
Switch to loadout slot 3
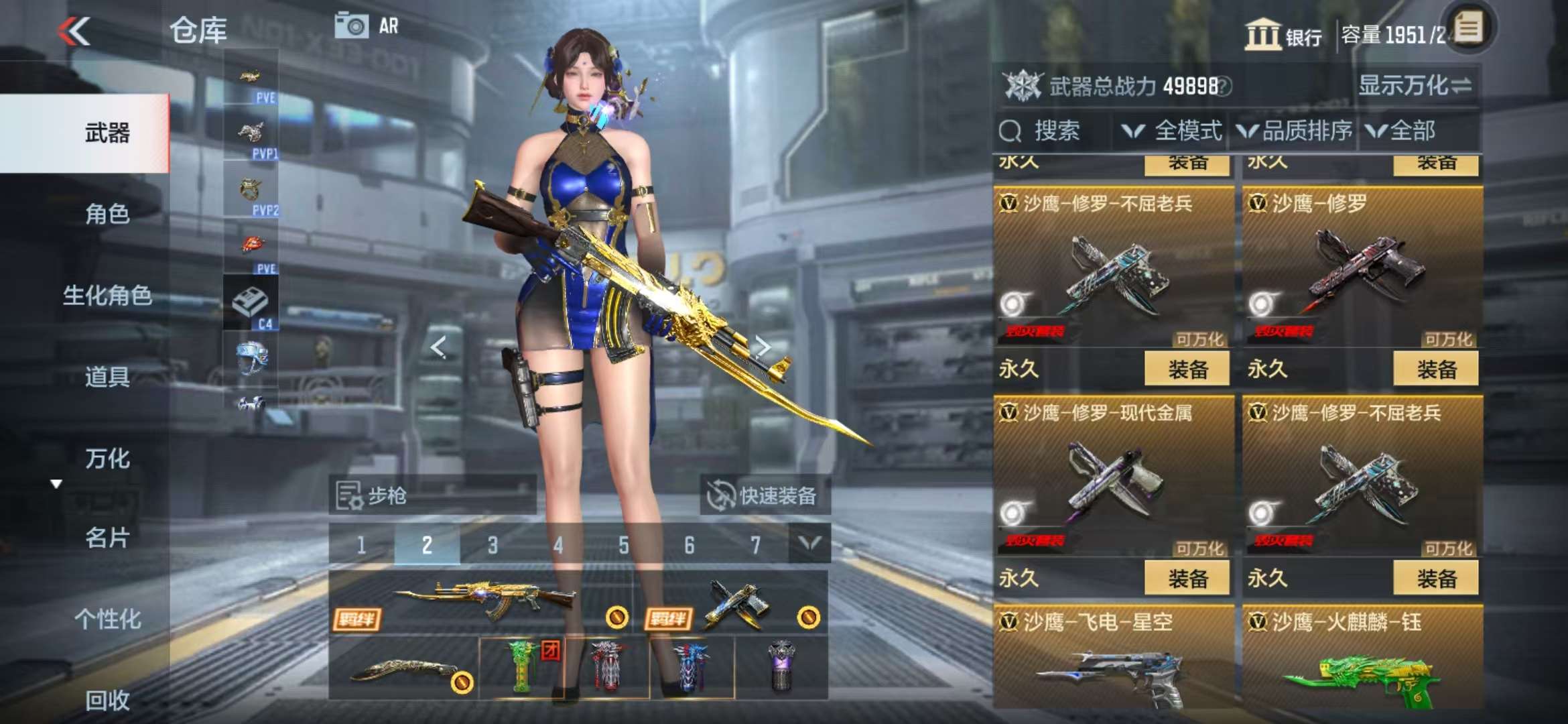pos(493,545)
